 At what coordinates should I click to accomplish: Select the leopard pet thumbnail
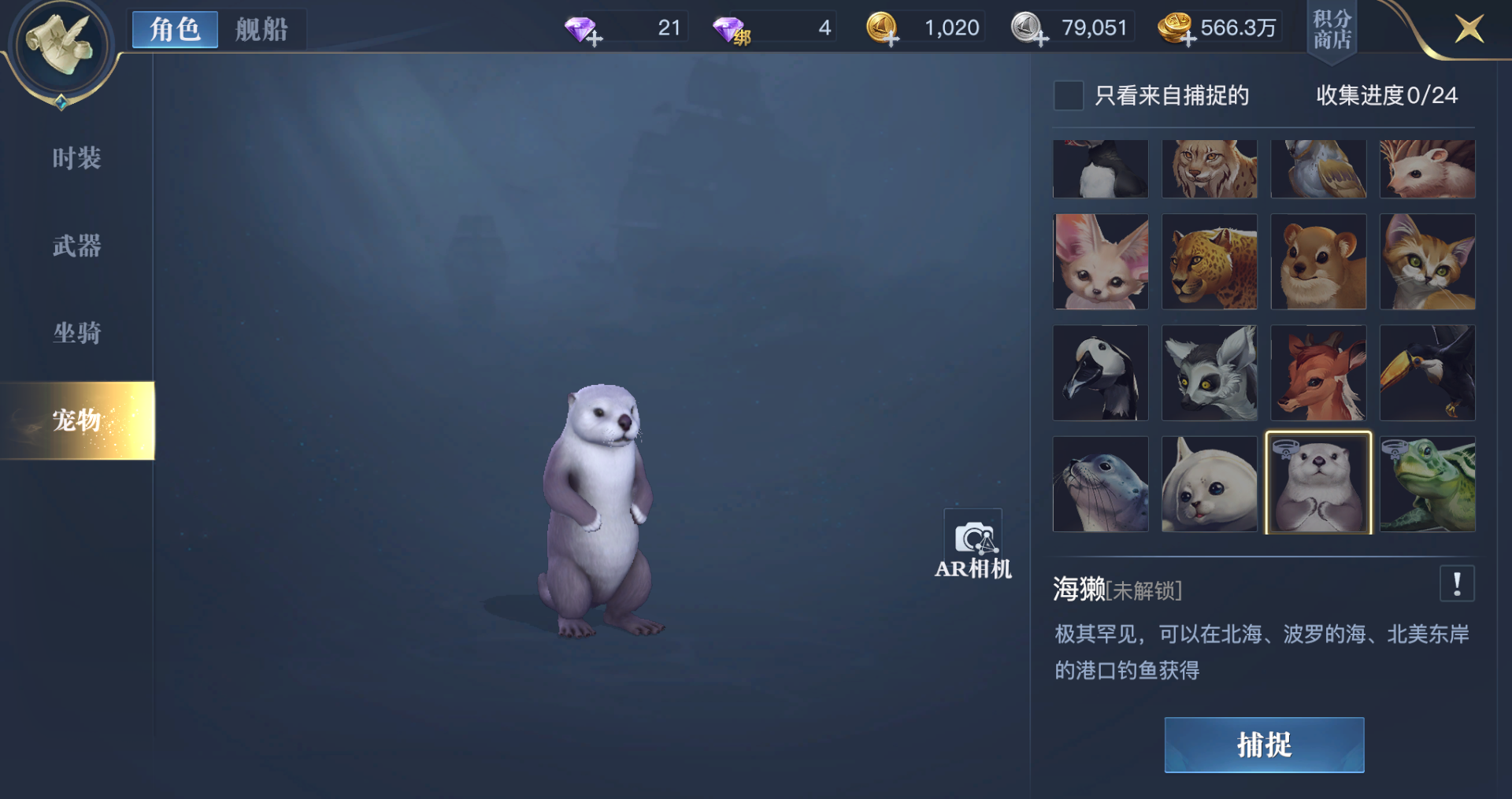(x=1210, y=261)
